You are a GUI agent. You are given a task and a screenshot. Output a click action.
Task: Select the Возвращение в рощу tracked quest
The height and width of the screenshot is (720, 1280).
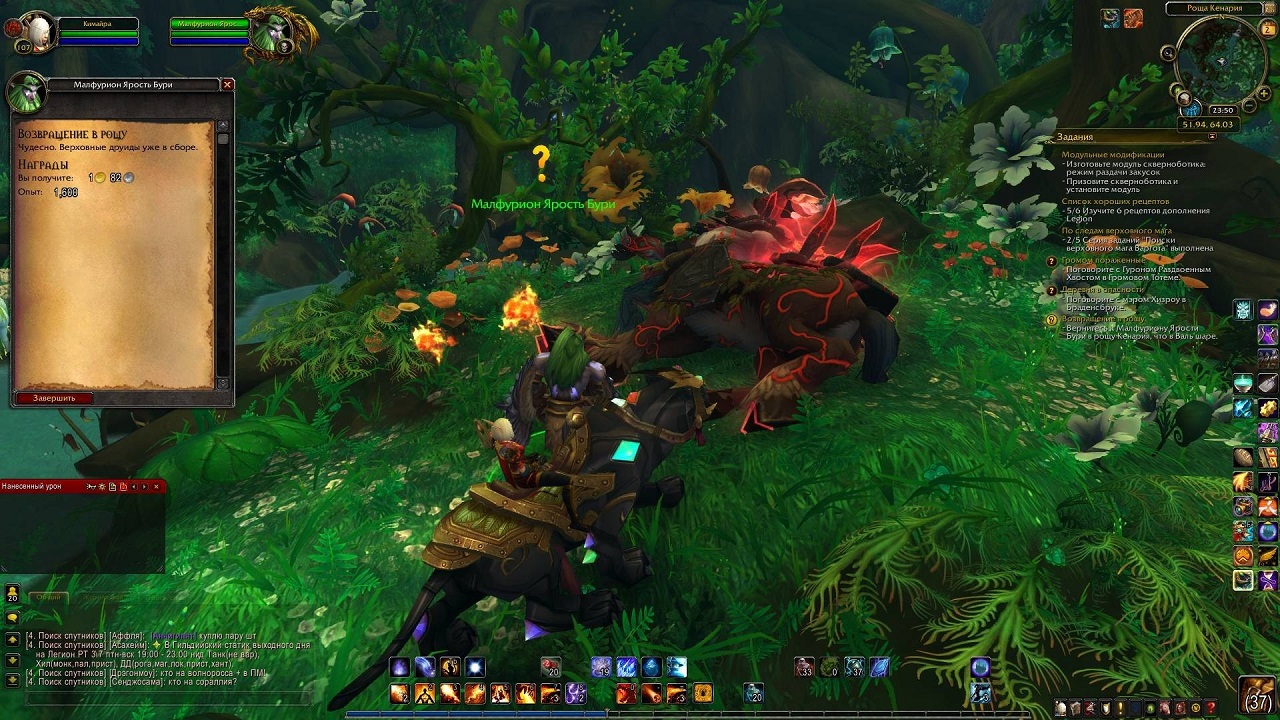1103,318
